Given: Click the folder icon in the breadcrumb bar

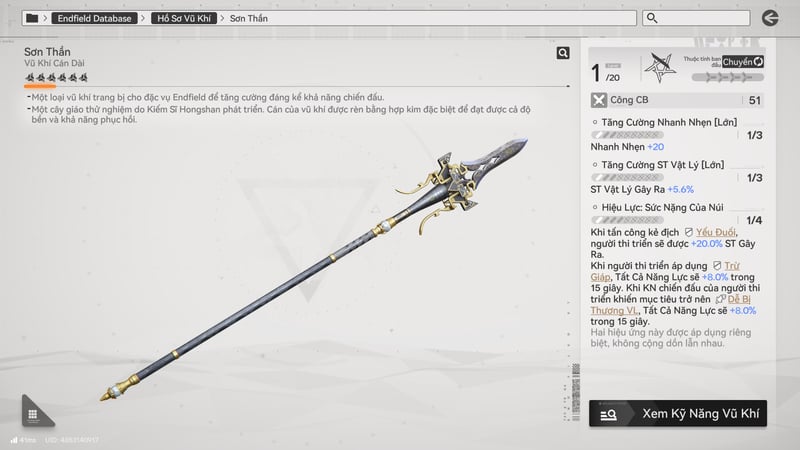Looking at the screenshot, I should (32, 18).
